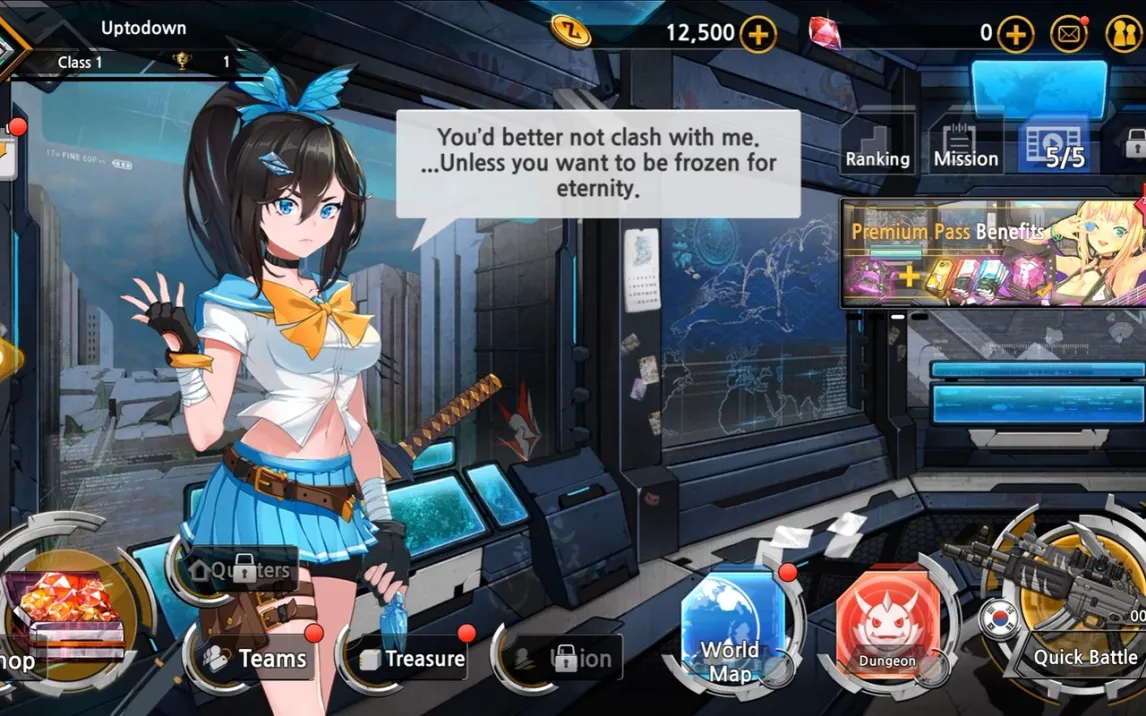Add more gold coins with plus button

(758, 34)
